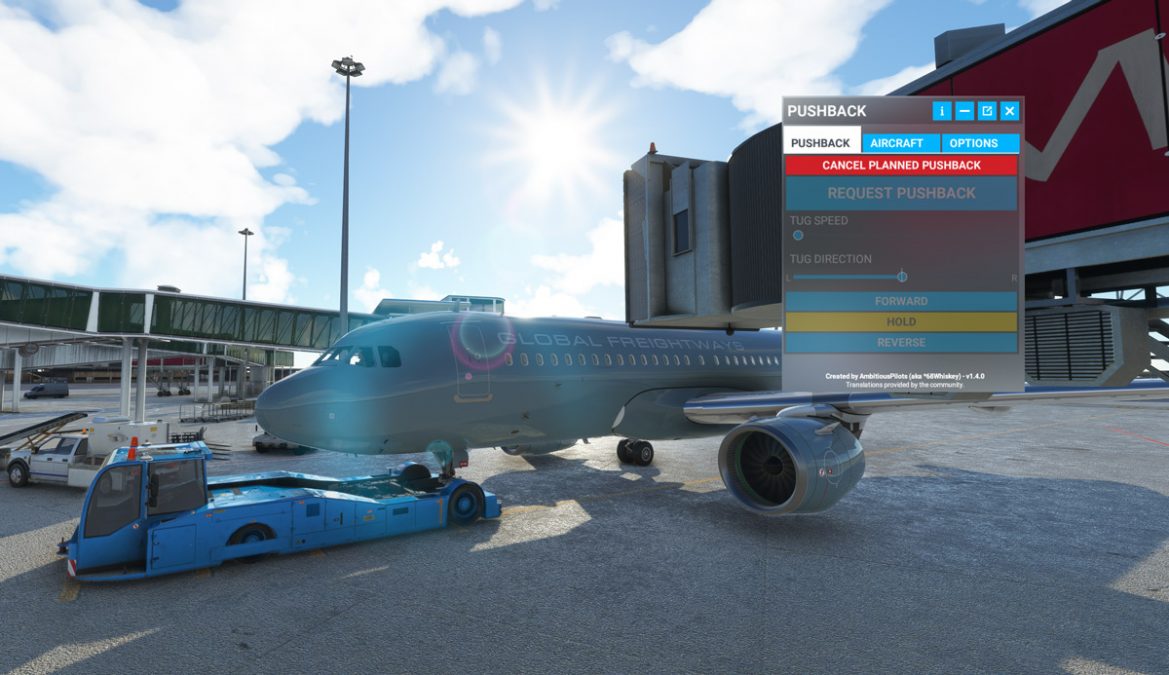Image resolution: width=1169 pixels, height=675 pixels.
Task: Choose Forward tug movement
Action: 901,301
